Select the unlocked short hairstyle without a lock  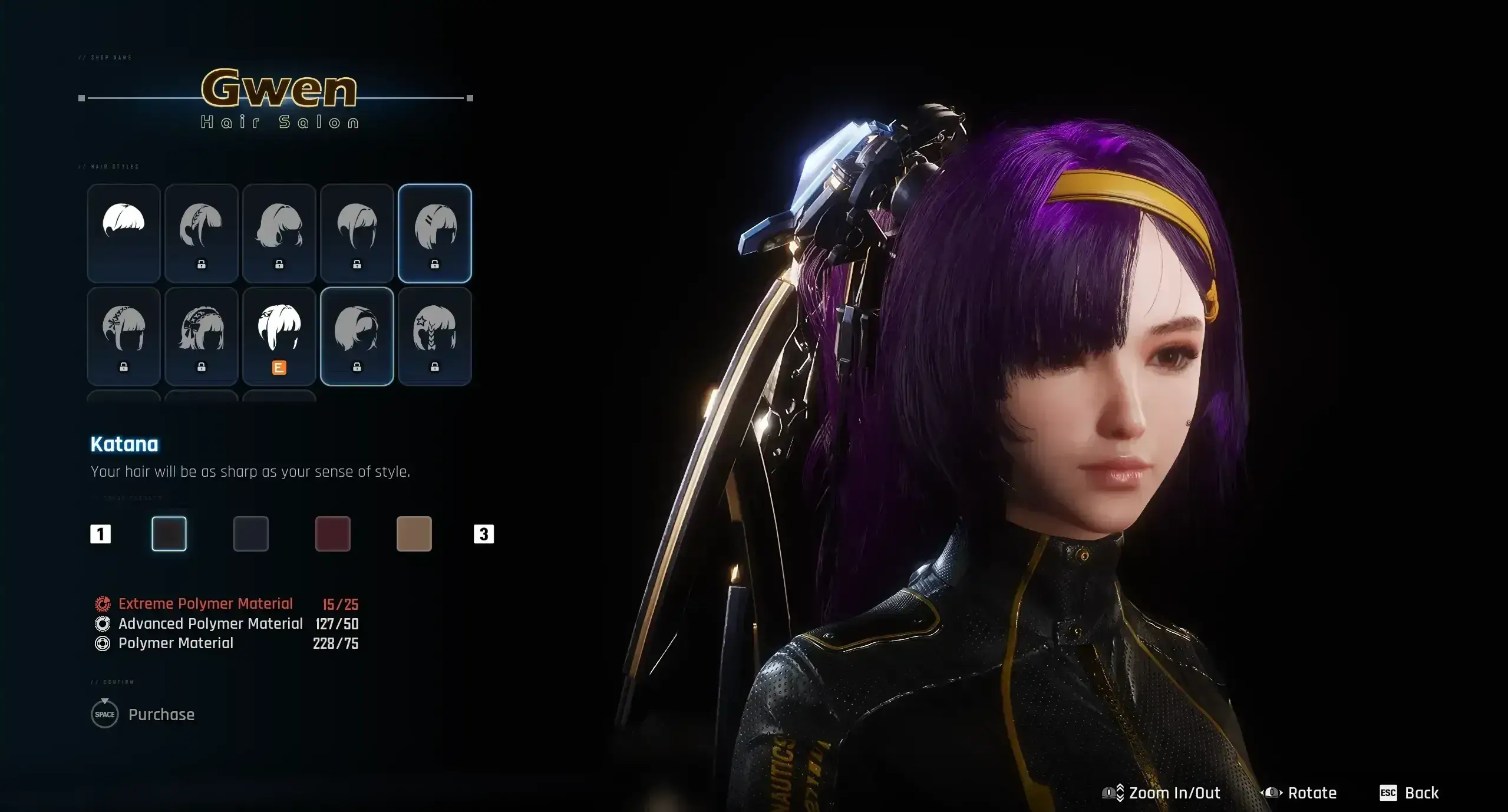point(124,233)
